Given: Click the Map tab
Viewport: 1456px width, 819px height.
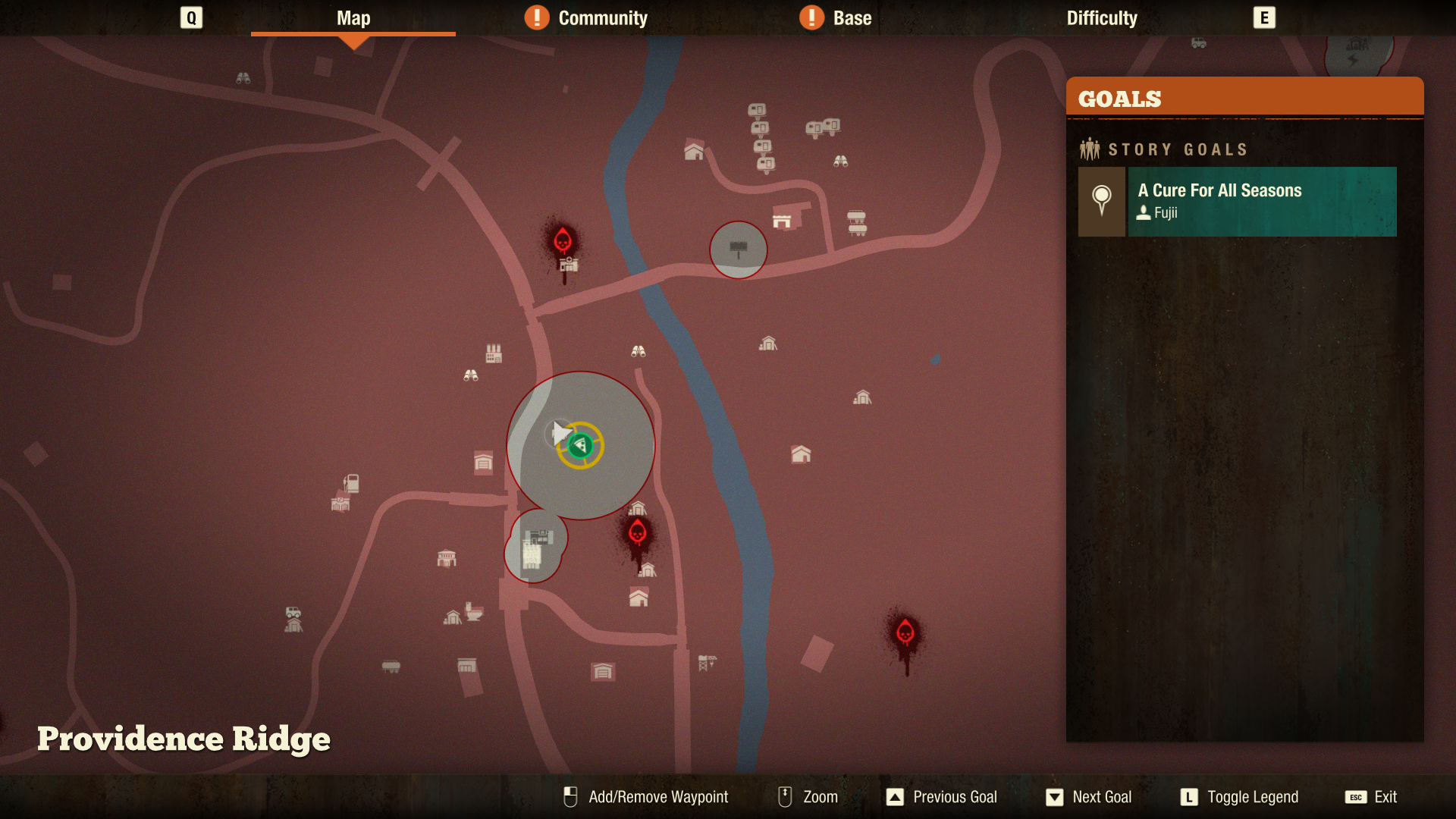Looking at the screenshot, I should (353, 18).
